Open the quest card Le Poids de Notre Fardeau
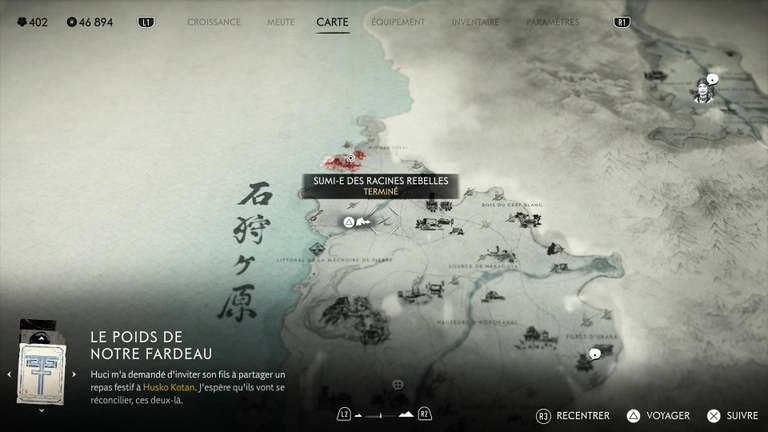This screenshot has width=768, height=432. point(40,372)
